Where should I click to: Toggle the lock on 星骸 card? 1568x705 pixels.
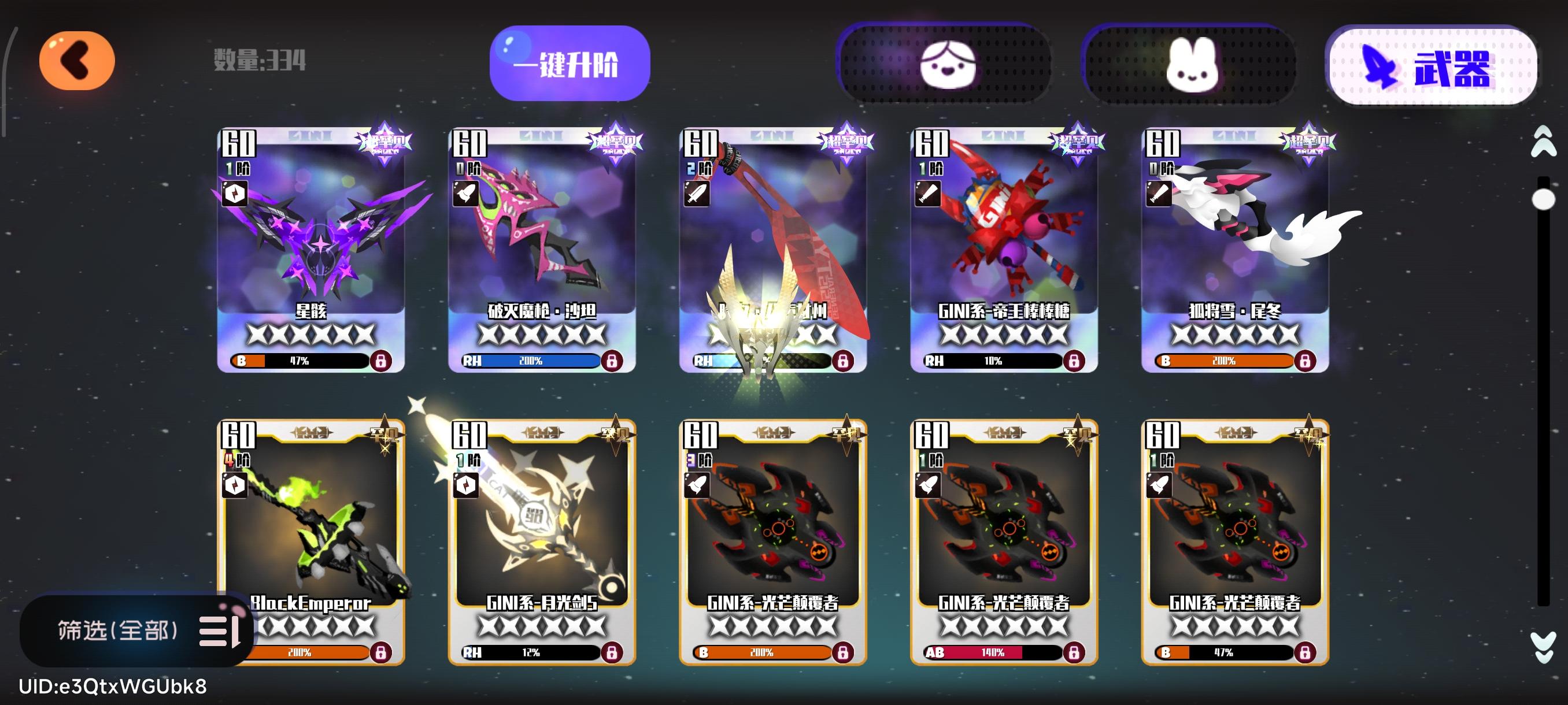382,361
